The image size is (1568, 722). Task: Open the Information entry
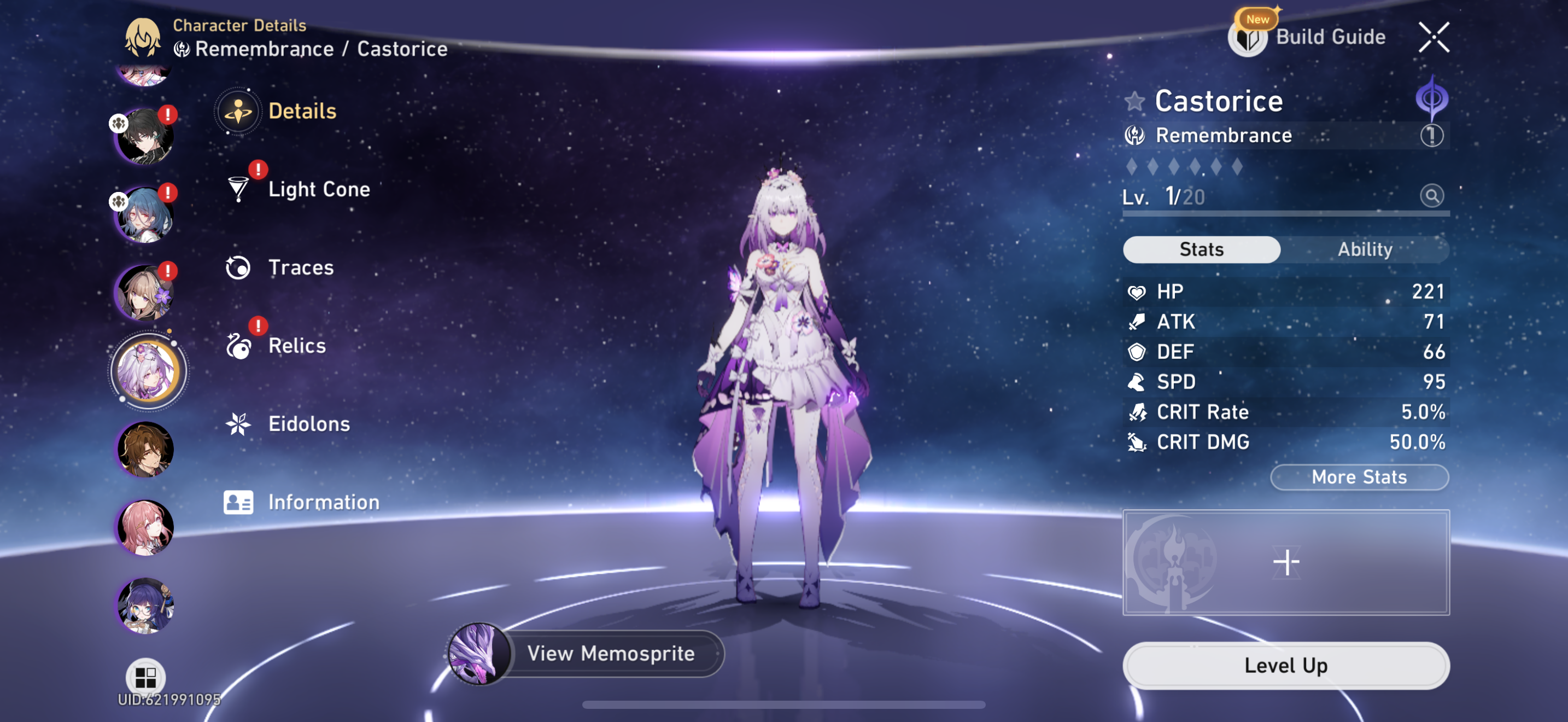pyautogui.click(x=323, y=502)
